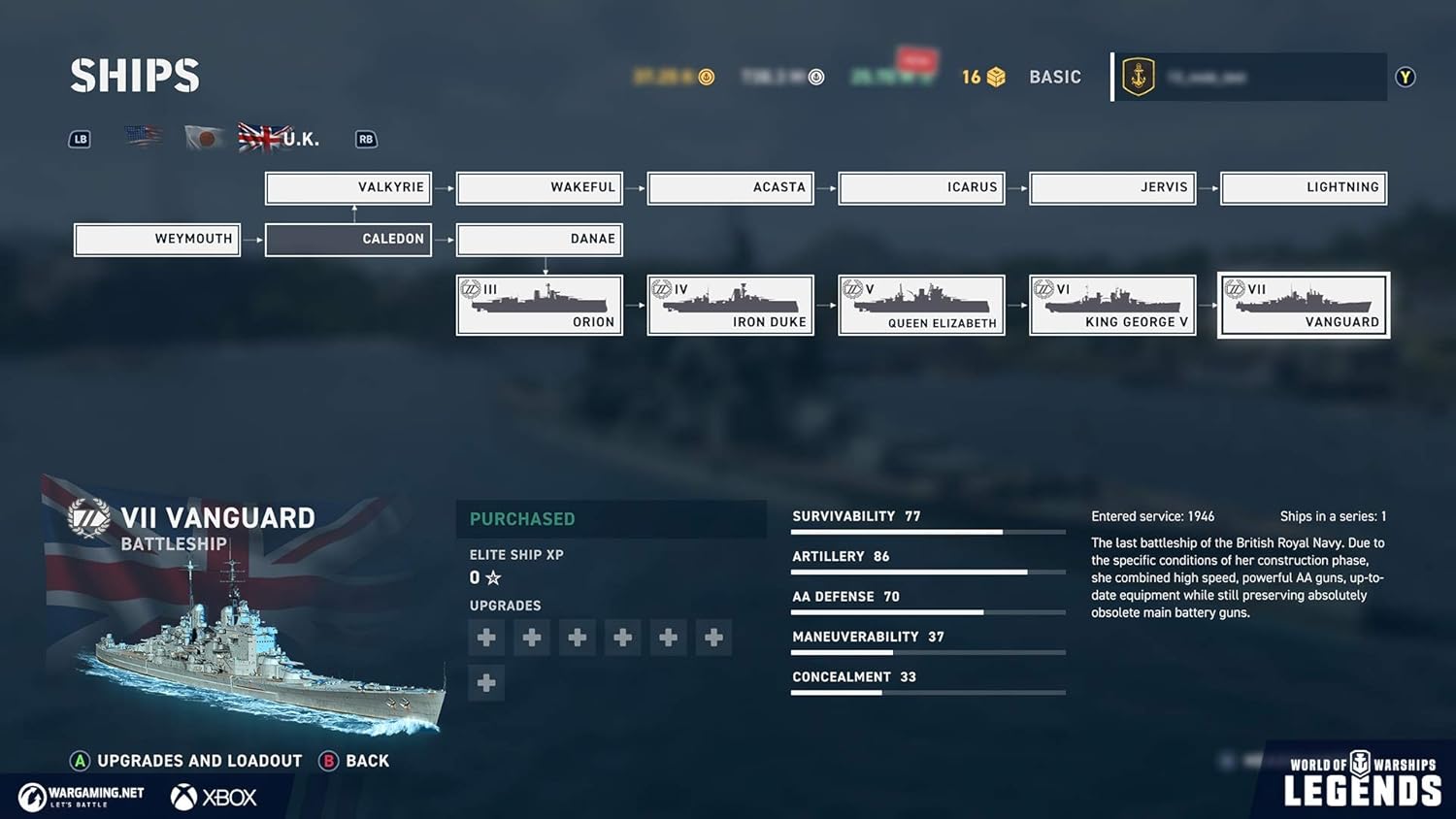
Task: Switch to the U.K. nation tab
Action: point(279,138)
